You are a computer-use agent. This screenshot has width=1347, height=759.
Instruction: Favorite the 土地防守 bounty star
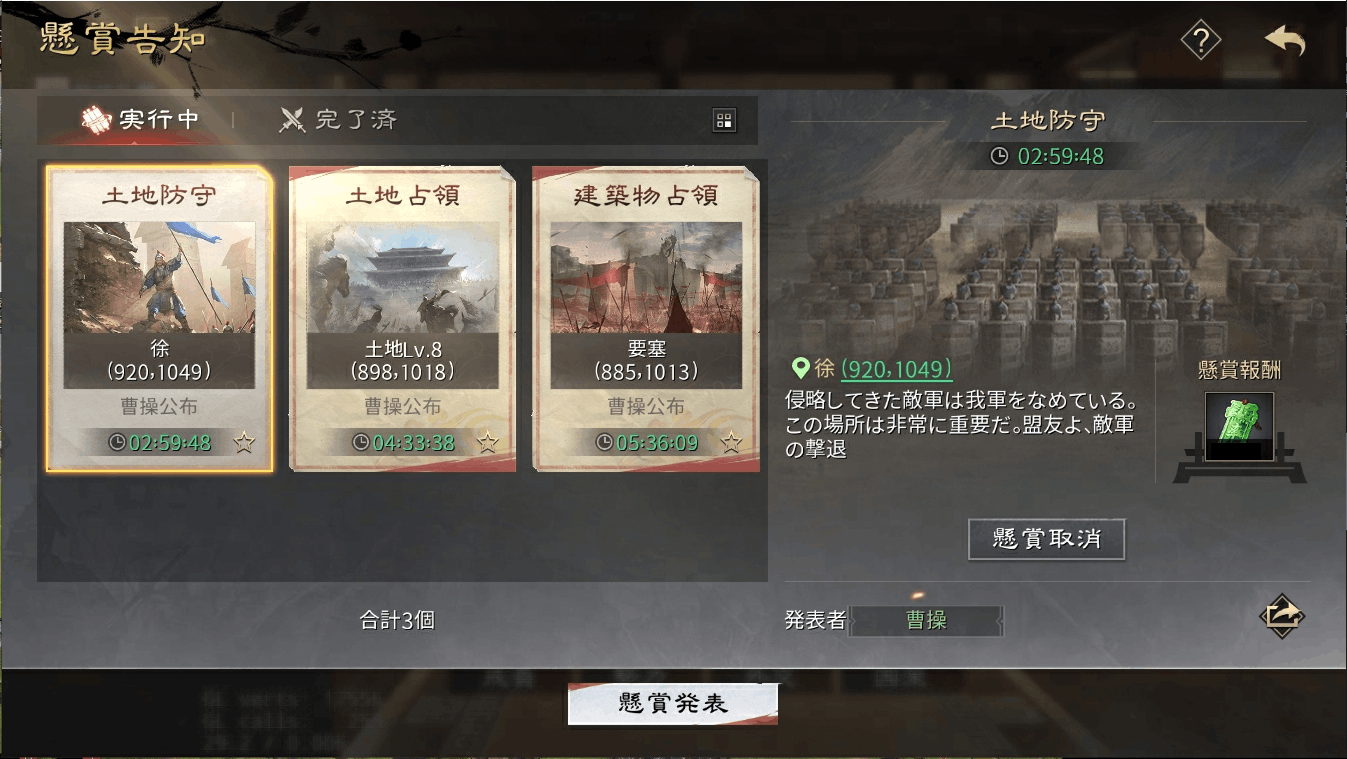pyautogui.click(x=244, y=442)
